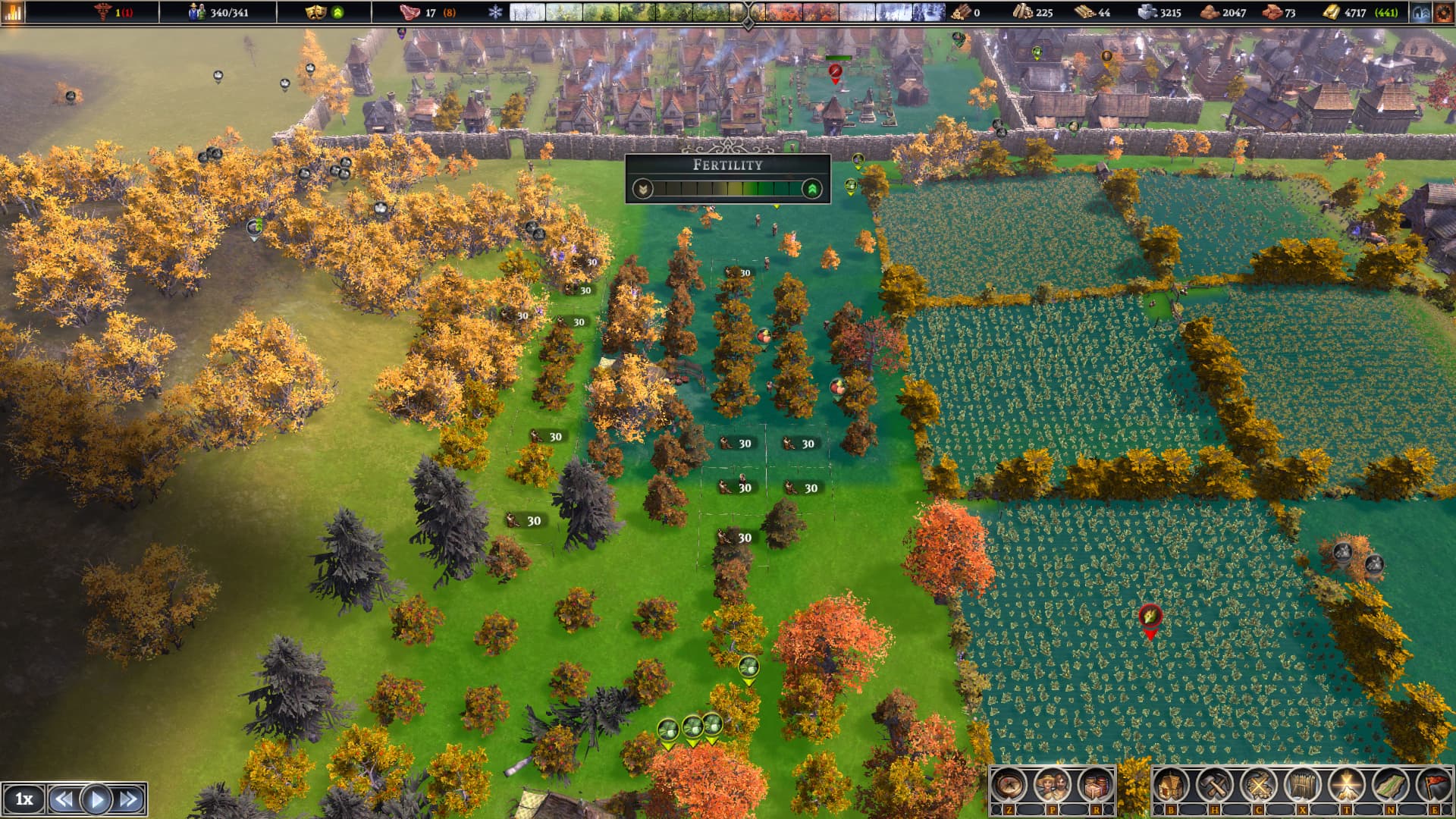The image size is (1456, 819).
Task: Click the theater masks happiness icon
Action: coord(315,12)
